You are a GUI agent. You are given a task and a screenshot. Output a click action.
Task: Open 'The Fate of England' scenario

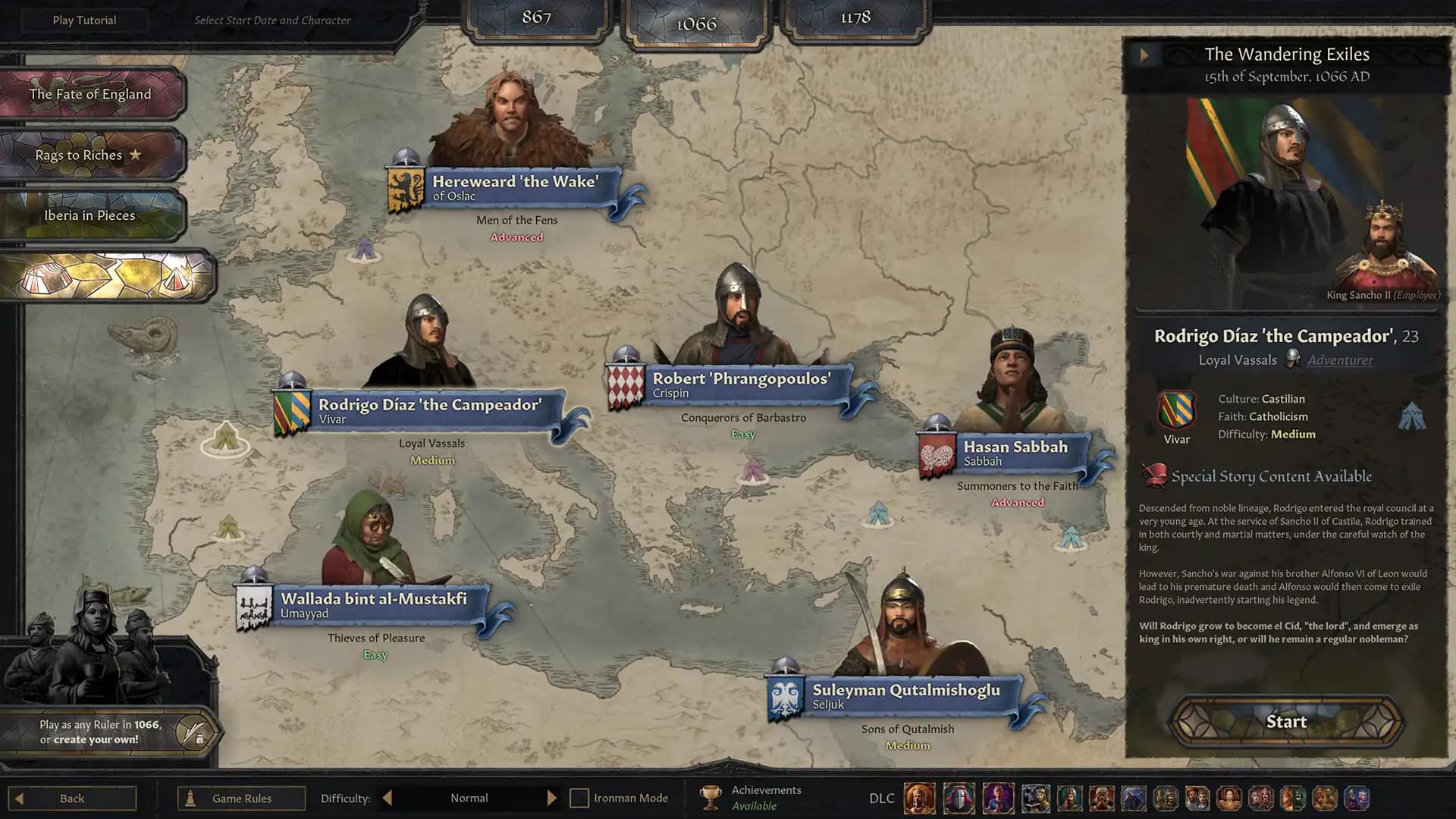89,94
